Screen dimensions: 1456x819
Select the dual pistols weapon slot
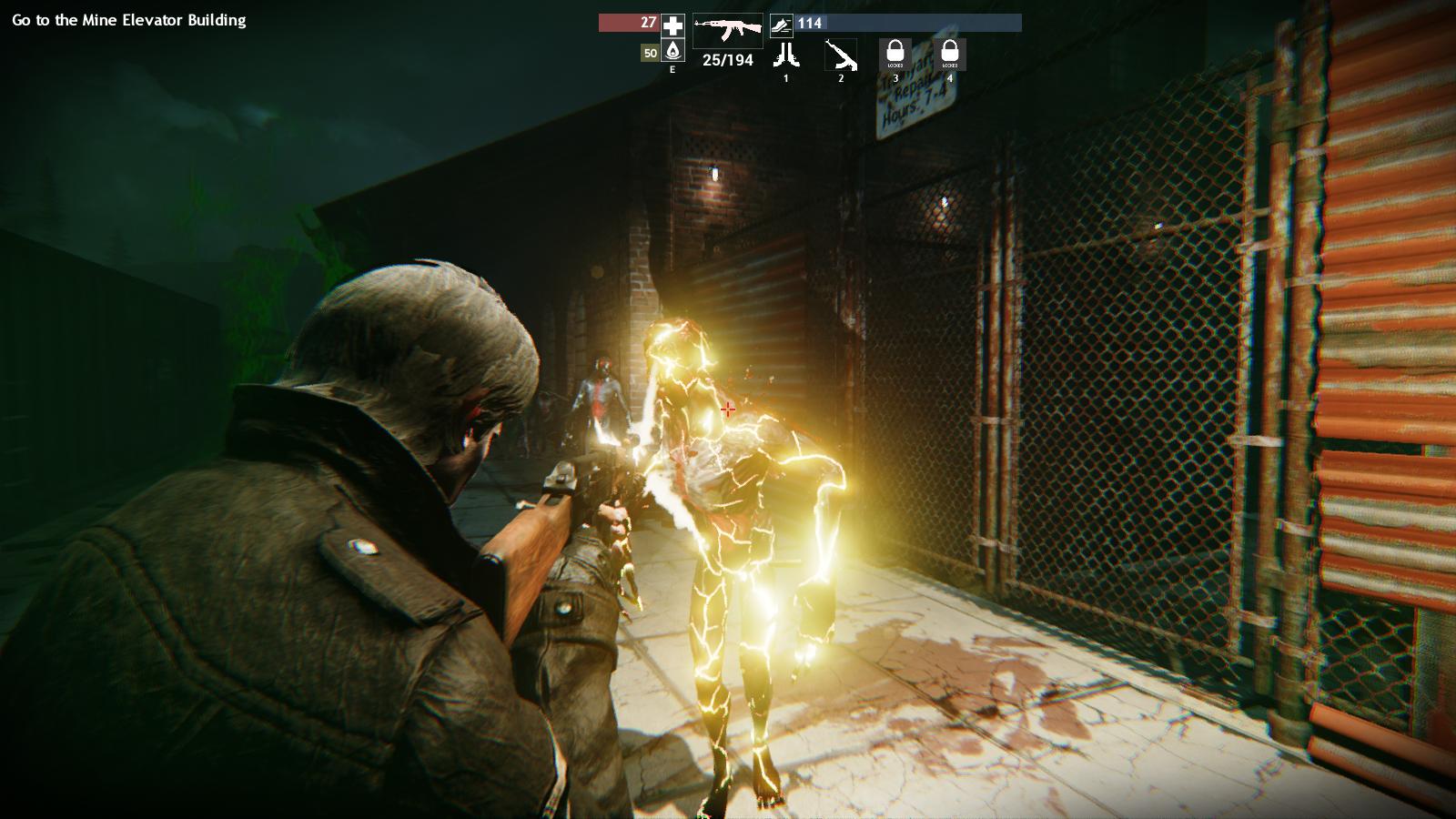[x=785, y=55]
